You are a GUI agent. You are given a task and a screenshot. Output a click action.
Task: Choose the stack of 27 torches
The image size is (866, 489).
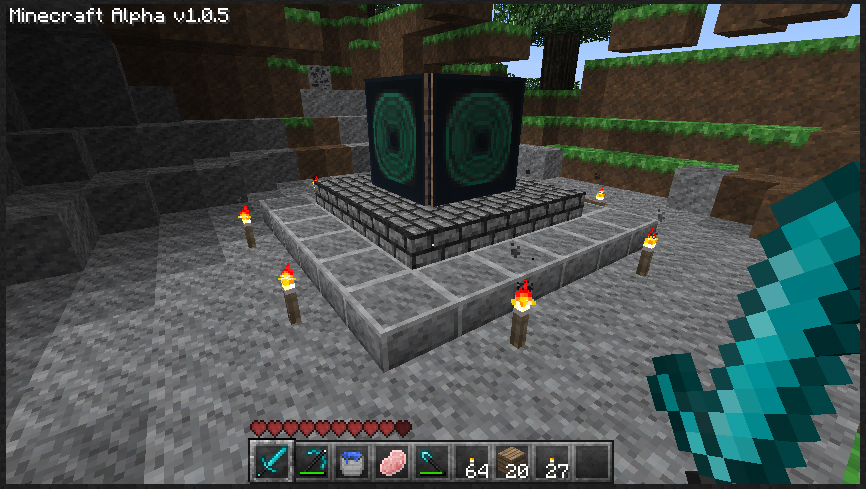click(x=551, y=462)
